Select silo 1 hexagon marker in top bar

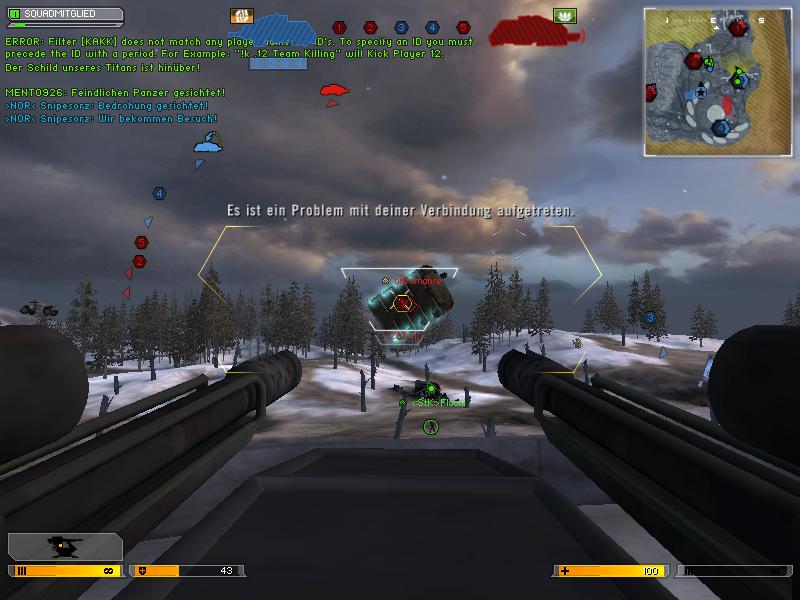tap(339, 27)
